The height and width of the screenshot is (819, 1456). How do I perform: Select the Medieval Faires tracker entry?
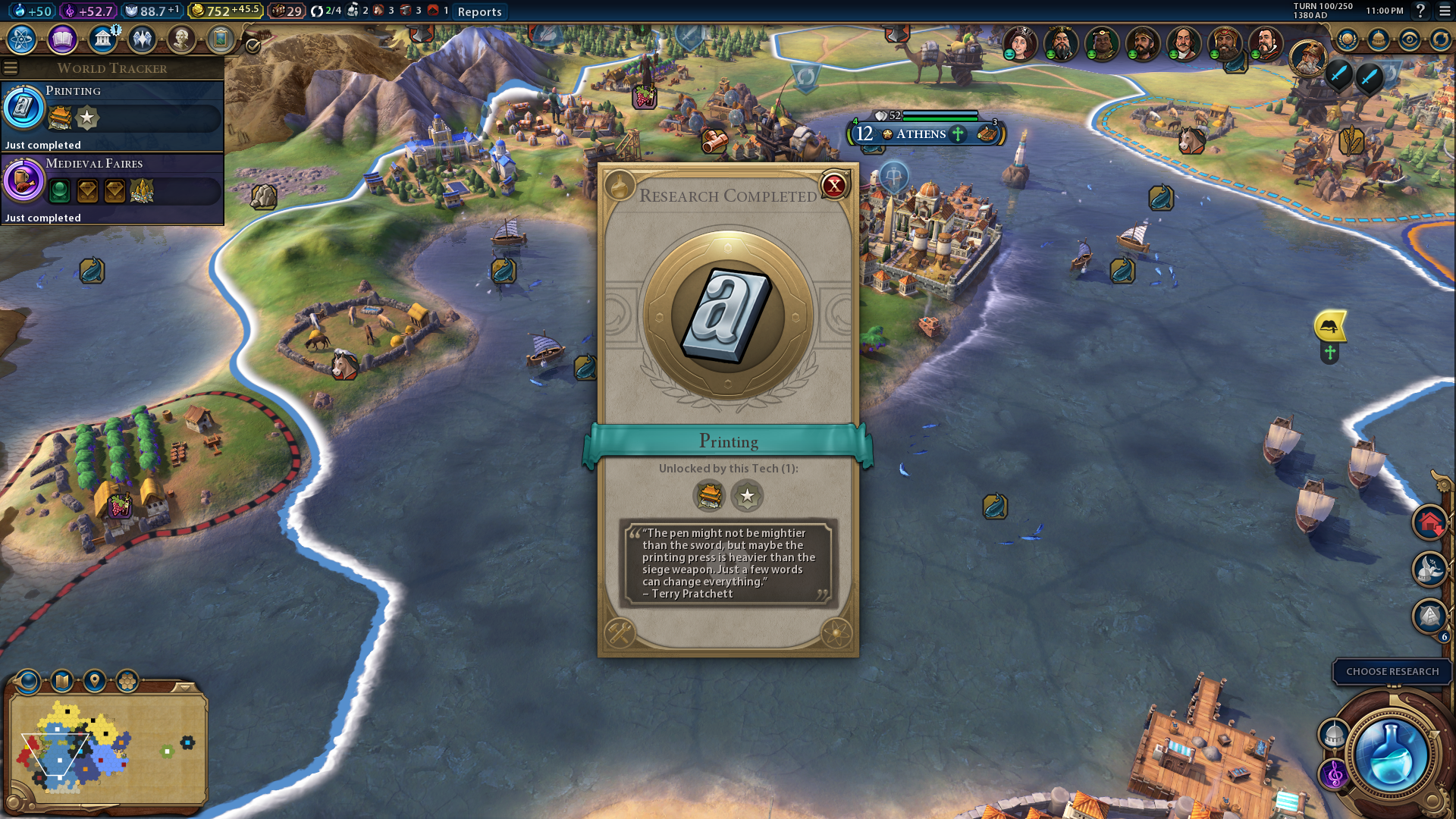click(x=112, y=188)
